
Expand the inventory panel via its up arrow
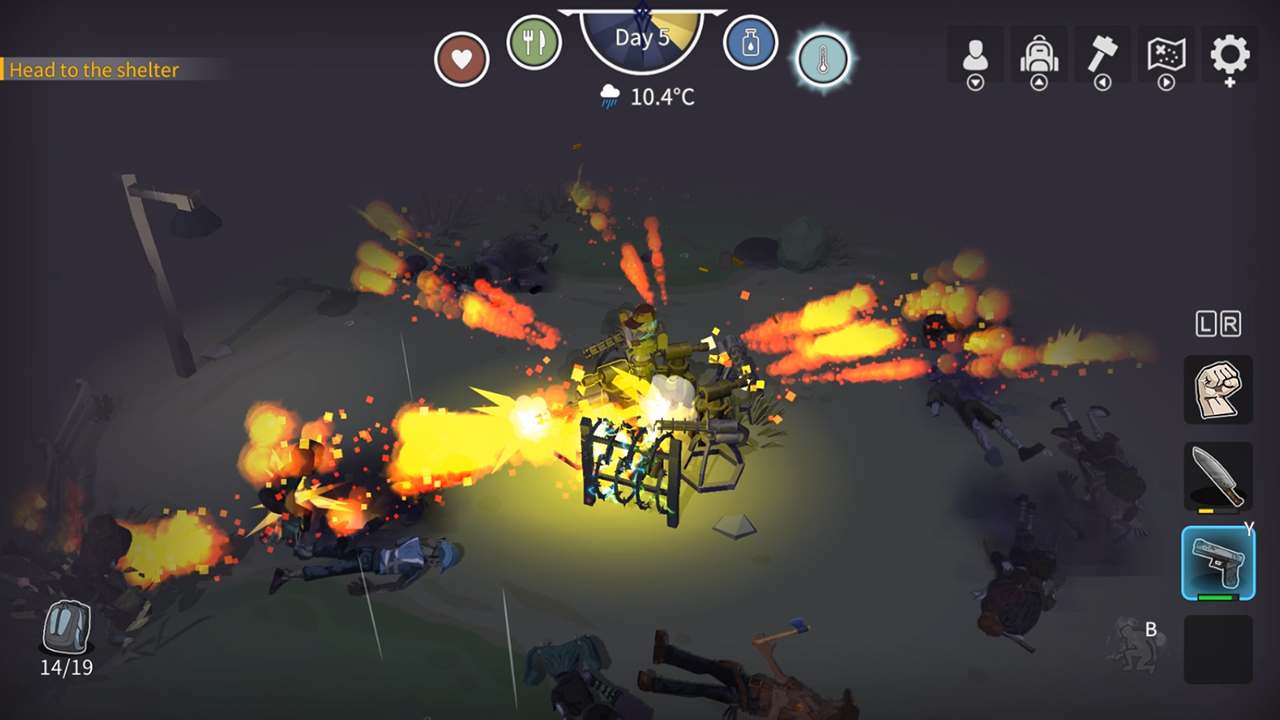[x=1039, y=80]
